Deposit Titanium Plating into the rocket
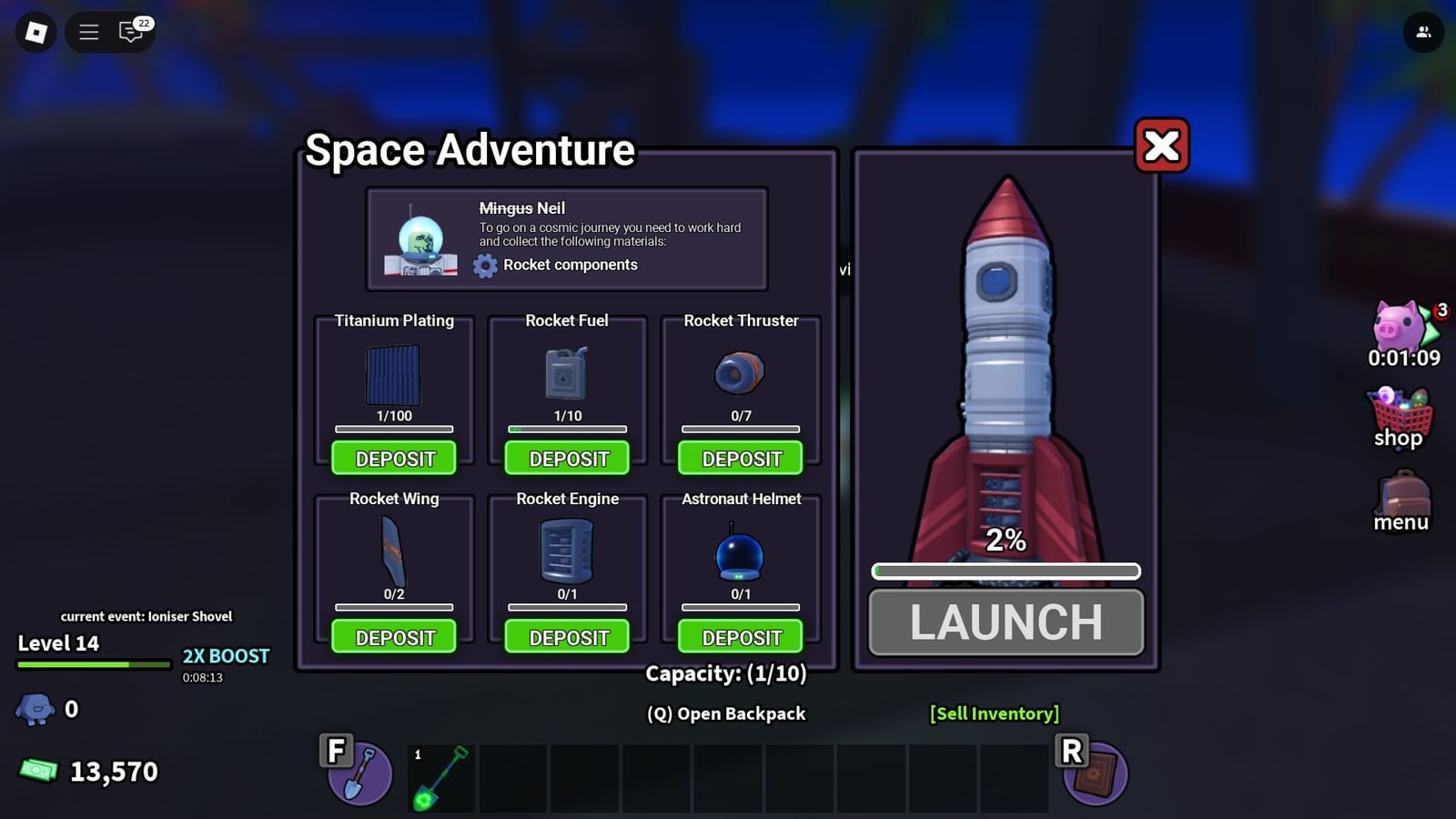Image resolution: width=1456 pixels, height=819 pixels. (393, 459)
